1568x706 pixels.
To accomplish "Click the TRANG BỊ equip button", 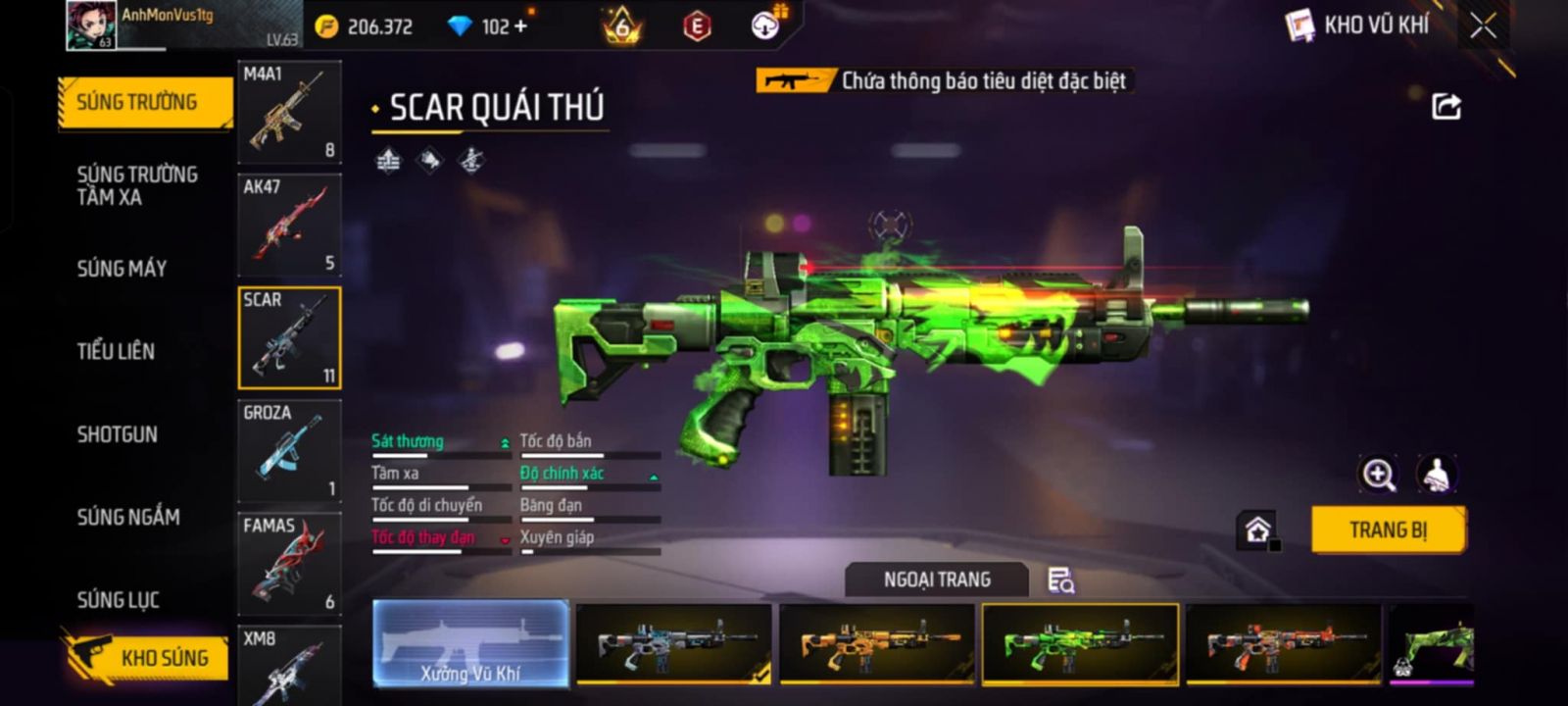I will pos(1388,530).
